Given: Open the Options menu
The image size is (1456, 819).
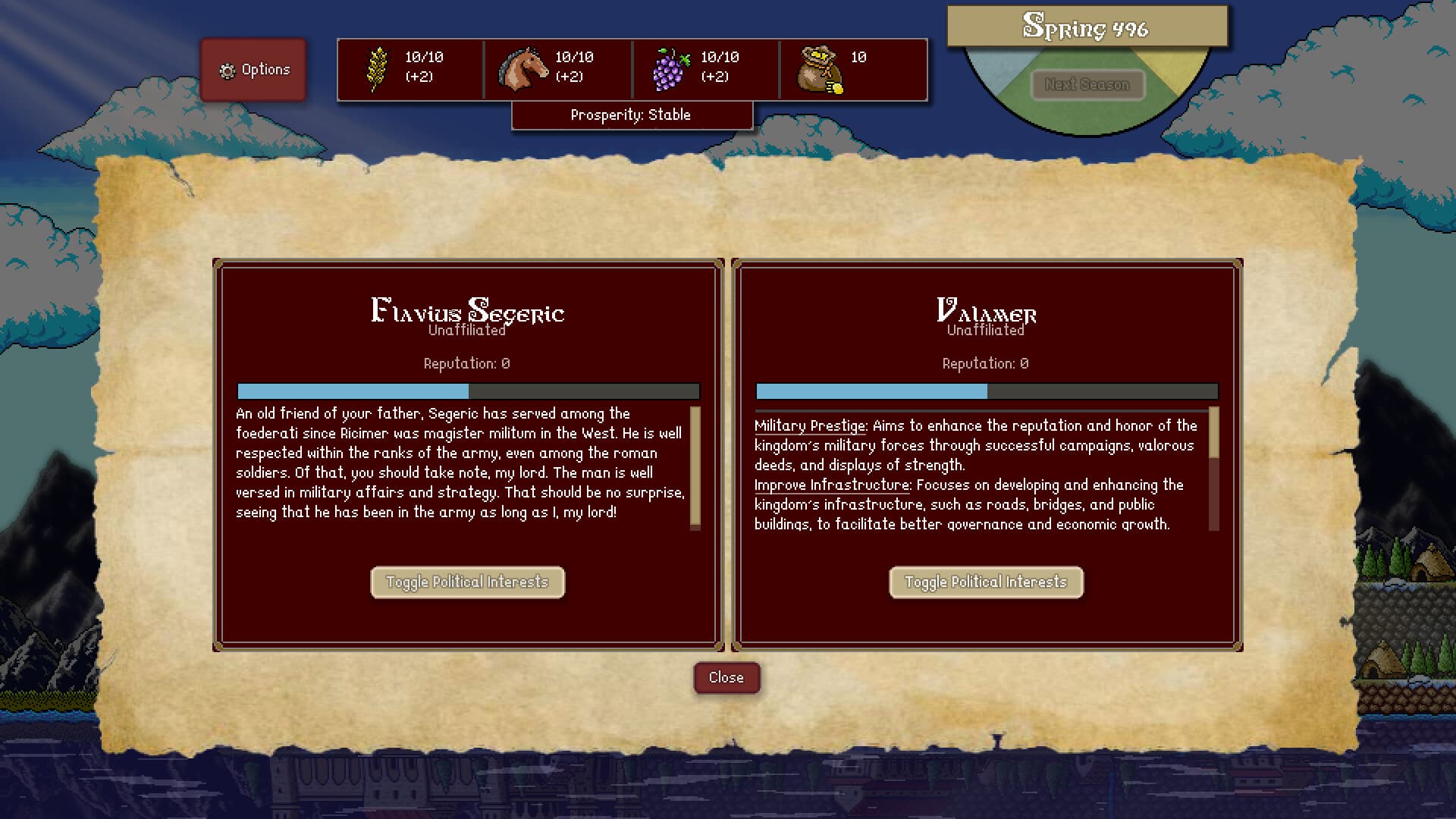Looking at the screenshot, I should 253,69.
